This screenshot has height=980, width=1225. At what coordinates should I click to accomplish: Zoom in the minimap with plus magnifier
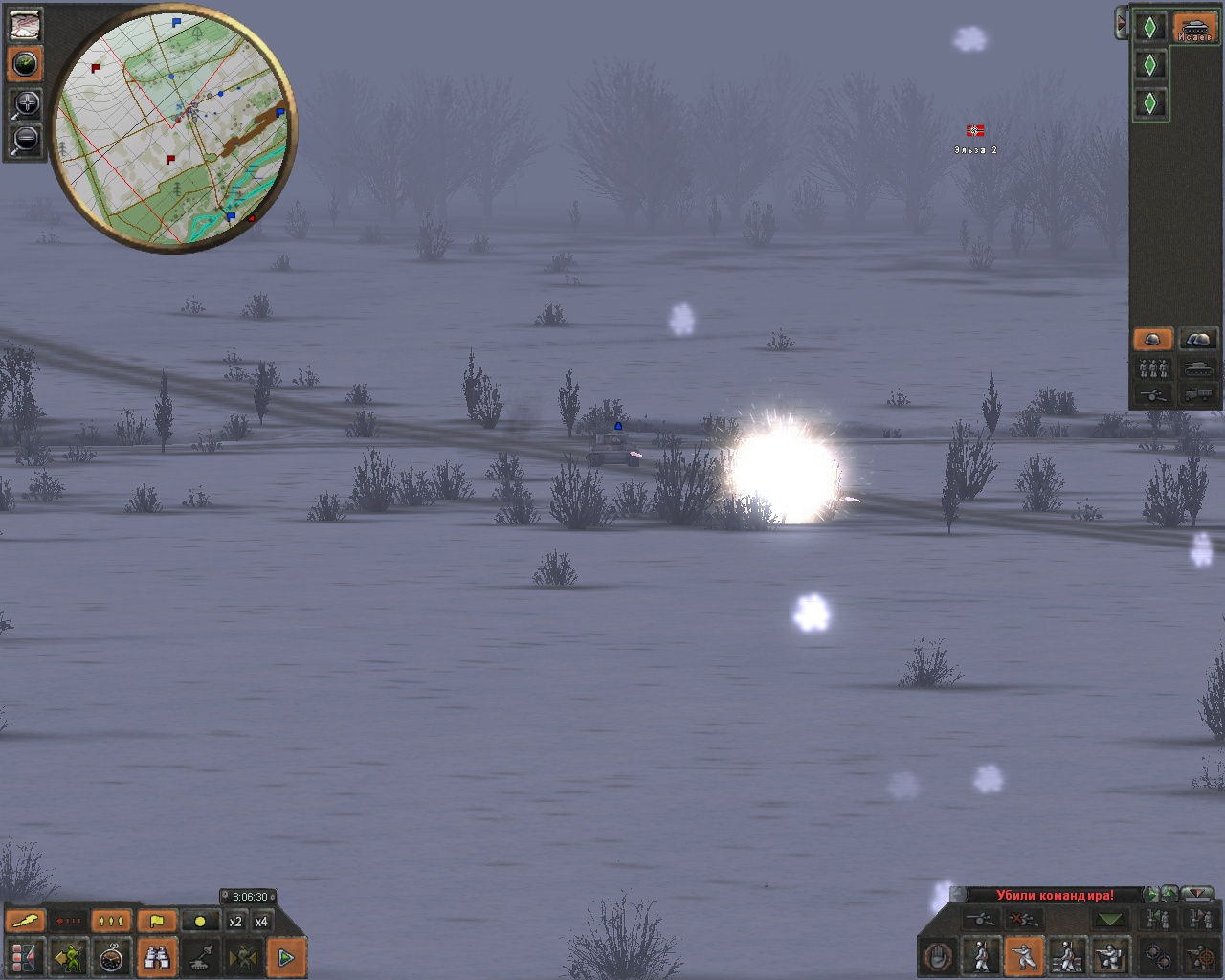(26, 104)
